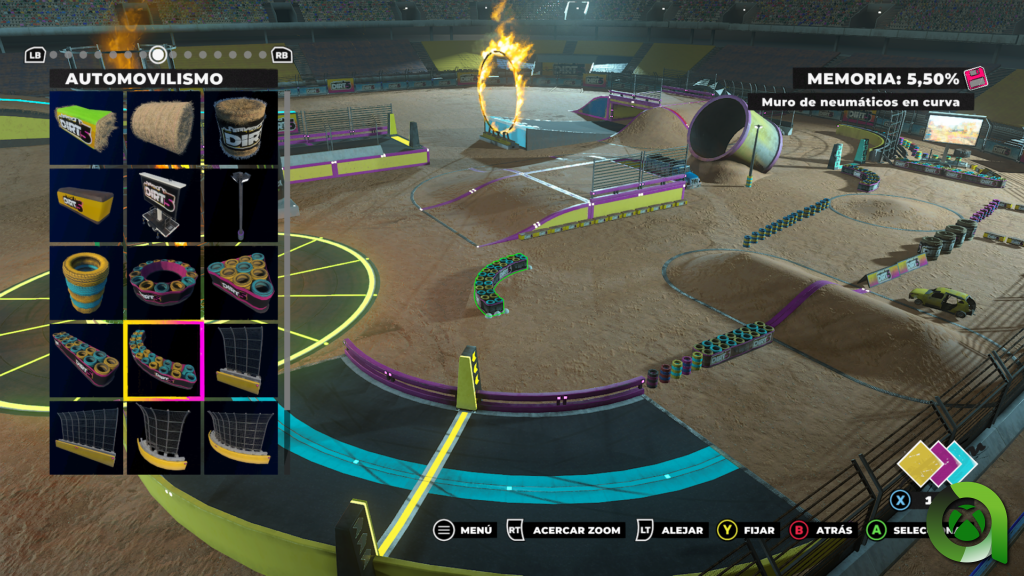Select the triangular tyre stack
Image resolution: width=1024 pixels, height=576 pixels.
241,281
